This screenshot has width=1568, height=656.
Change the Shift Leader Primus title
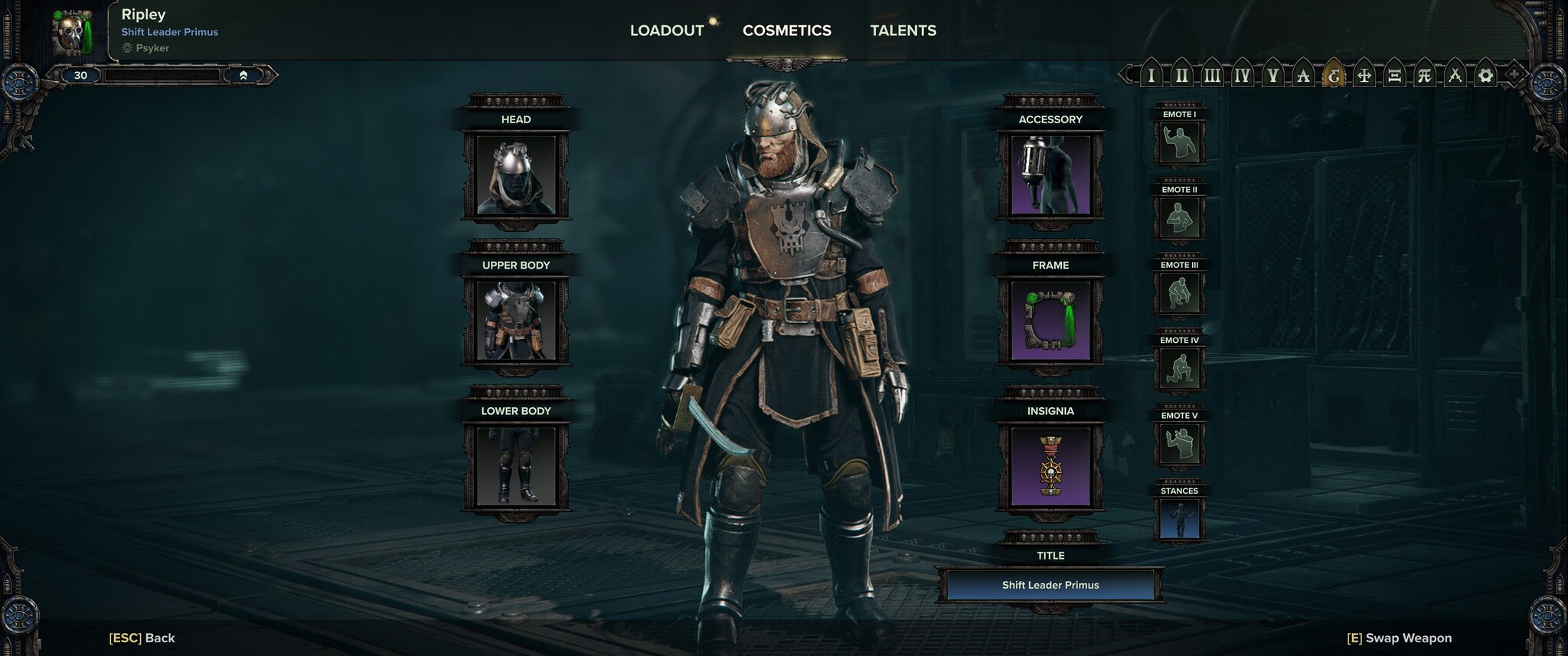1050,585
